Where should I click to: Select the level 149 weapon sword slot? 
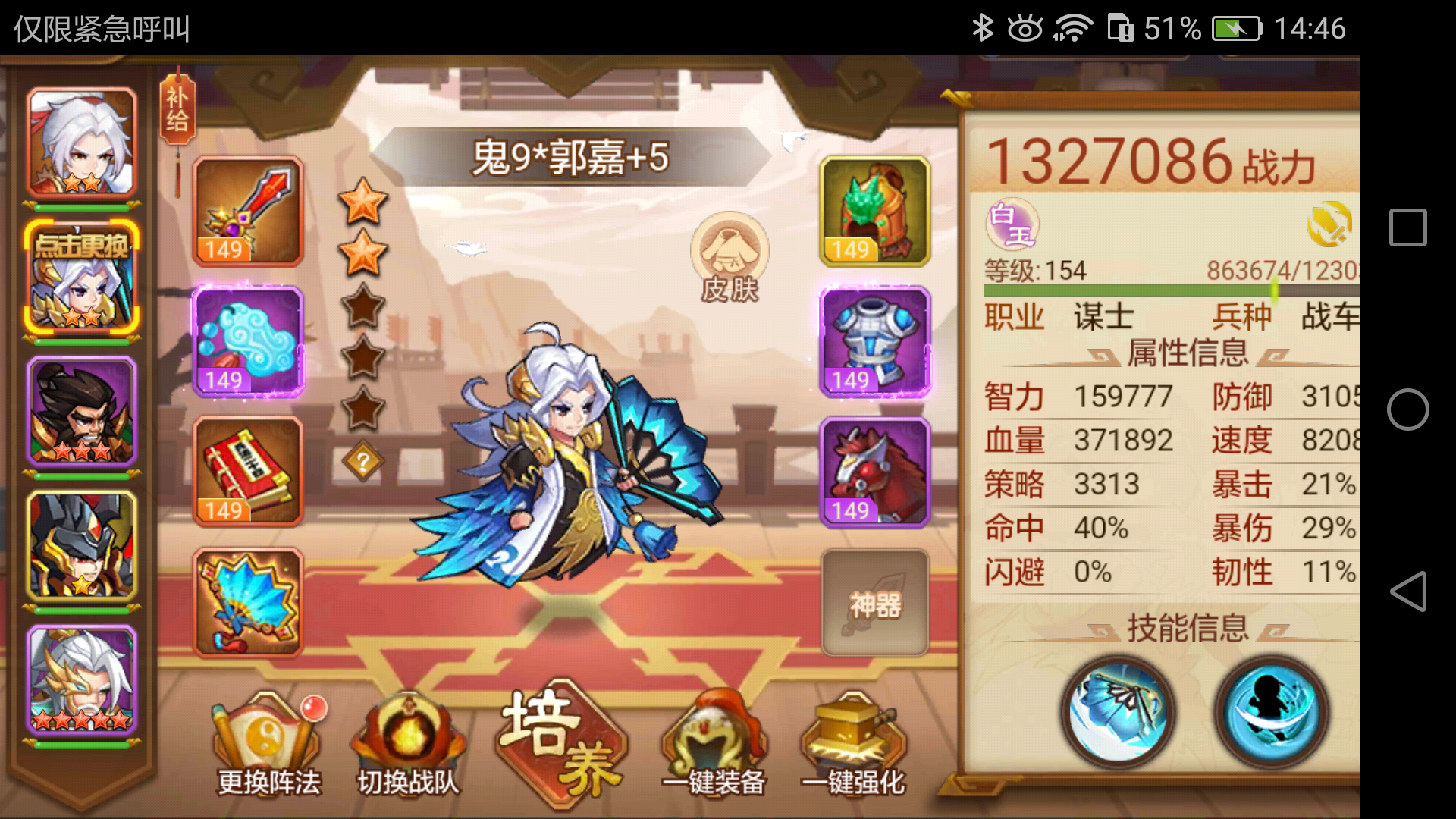(246, 212)
